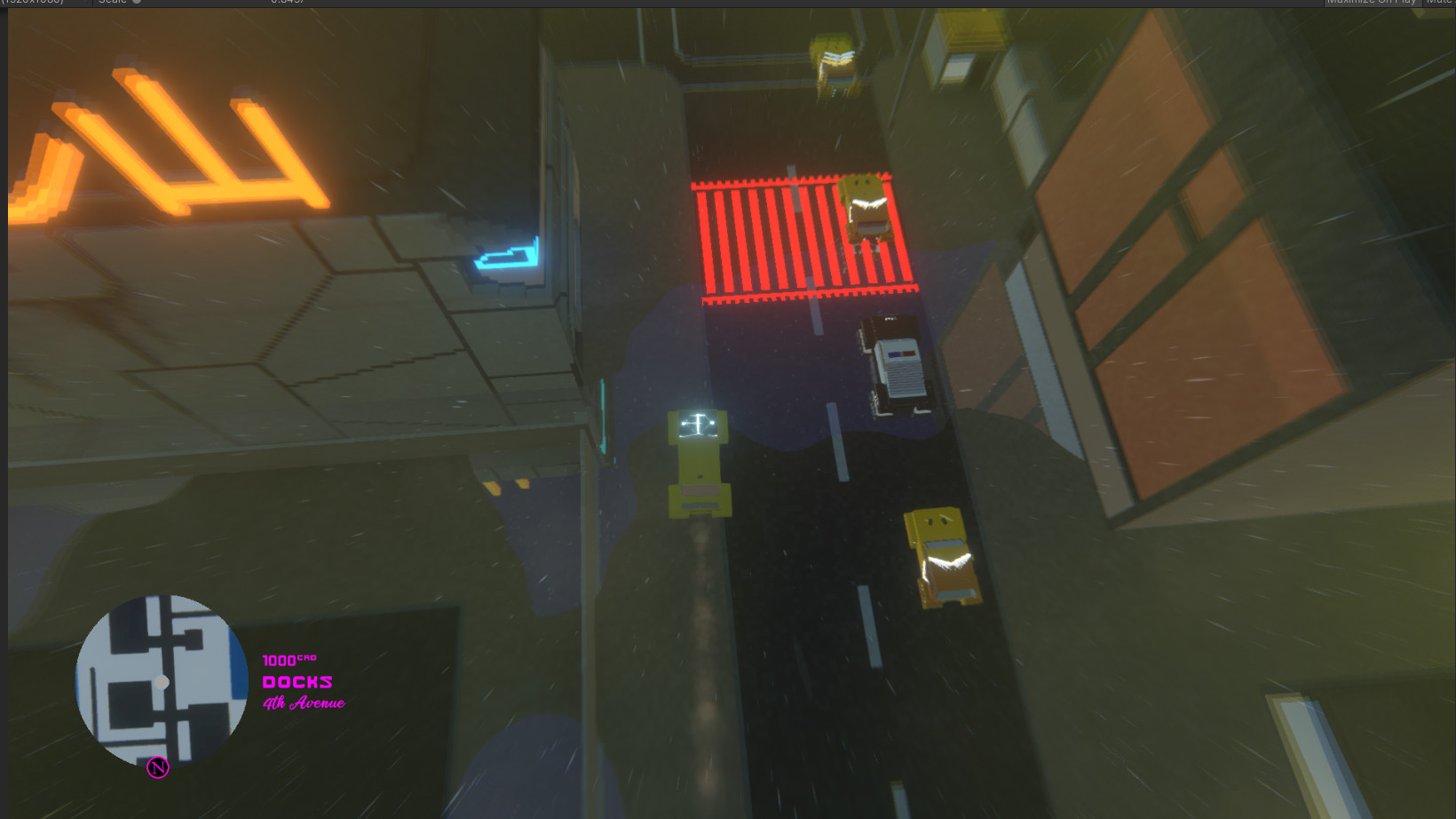The image size is (1456, 819).
Task: Click the DOCKS district label
Action: pyautogui.click(x=297, y=681)
